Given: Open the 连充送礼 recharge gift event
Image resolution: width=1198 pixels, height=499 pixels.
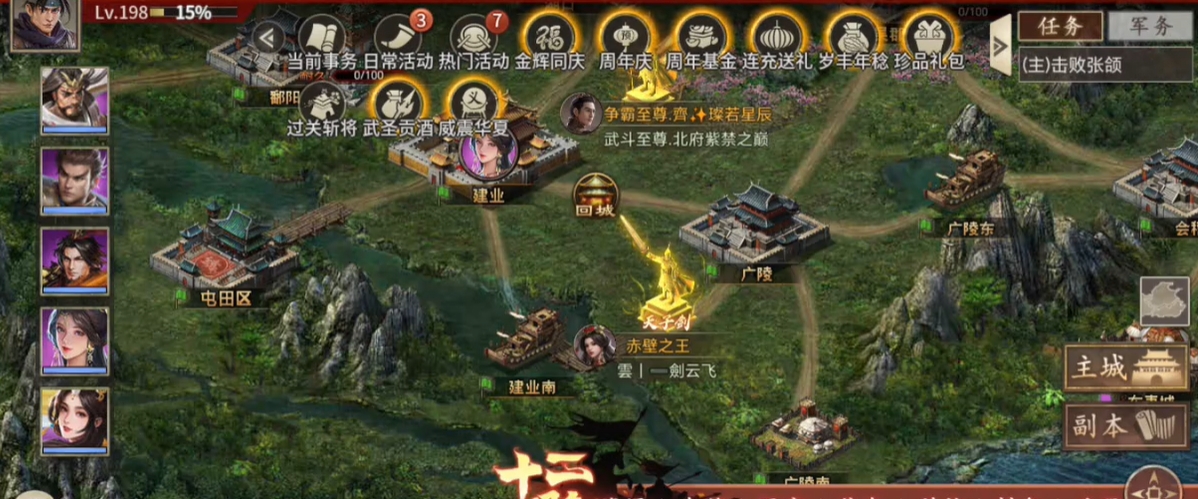Looking at the screenshot, I should pos(777,39).
